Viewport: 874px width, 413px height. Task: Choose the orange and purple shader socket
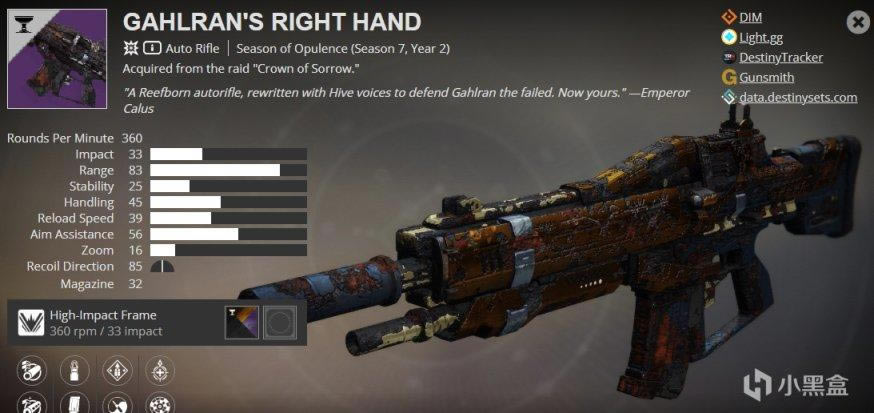(x=241, y=322)
